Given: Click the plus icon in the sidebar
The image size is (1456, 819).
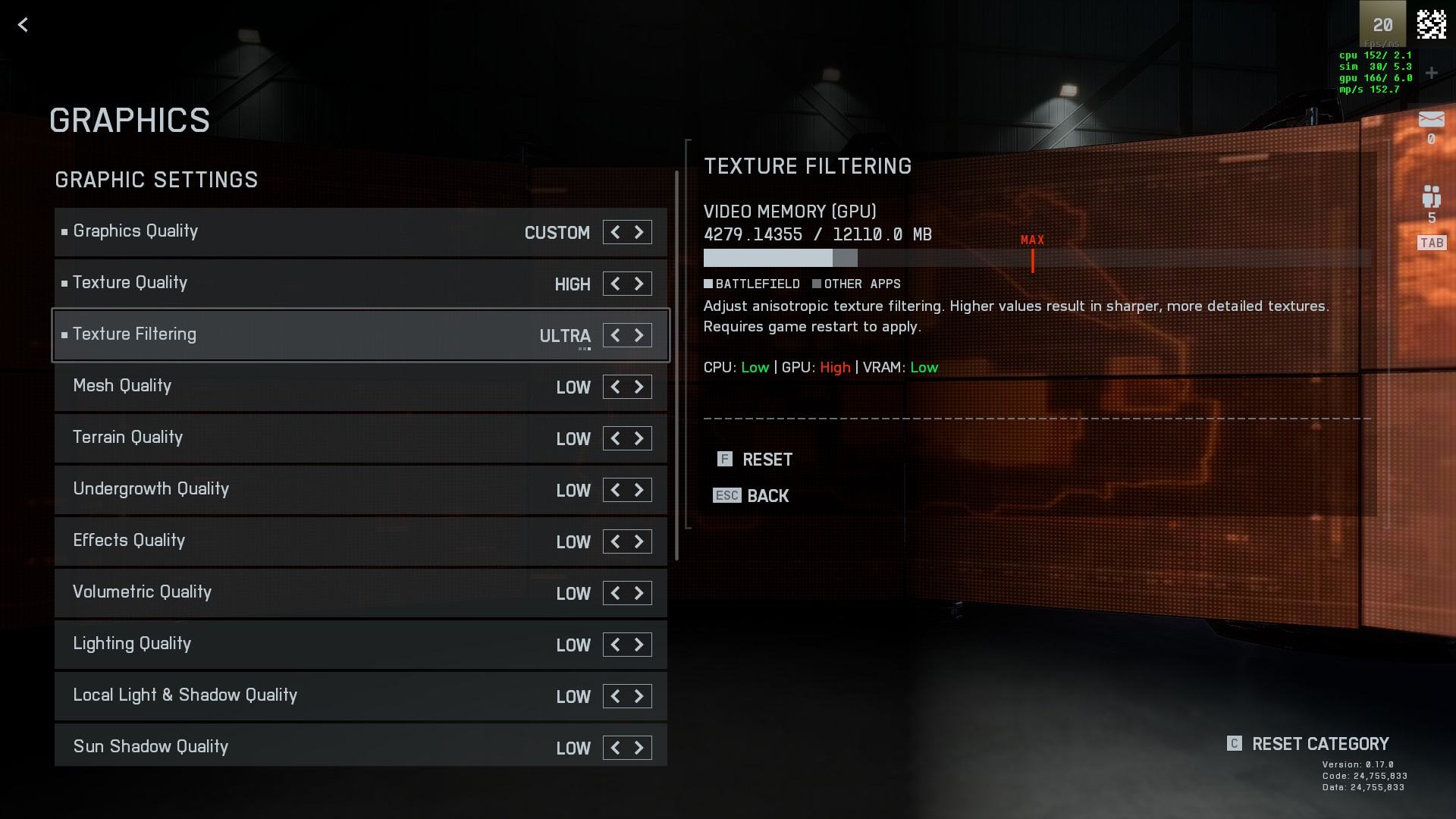Looking at the screenshot, I should point(1431,73).
